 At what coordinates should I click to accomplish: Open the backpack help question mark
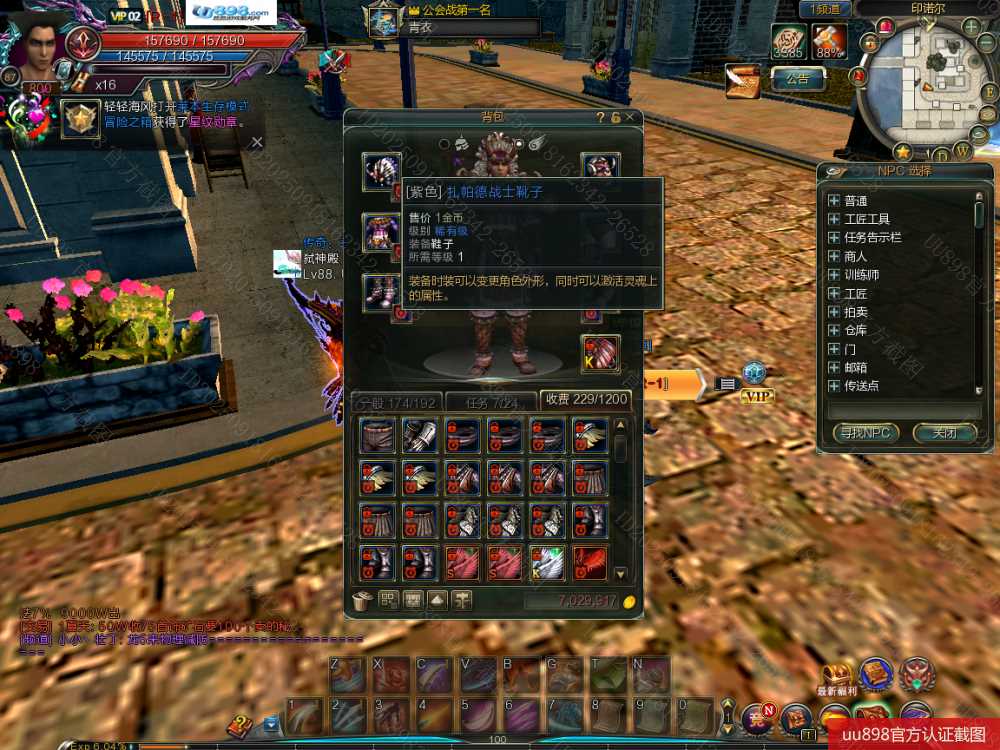coord(601,118)
